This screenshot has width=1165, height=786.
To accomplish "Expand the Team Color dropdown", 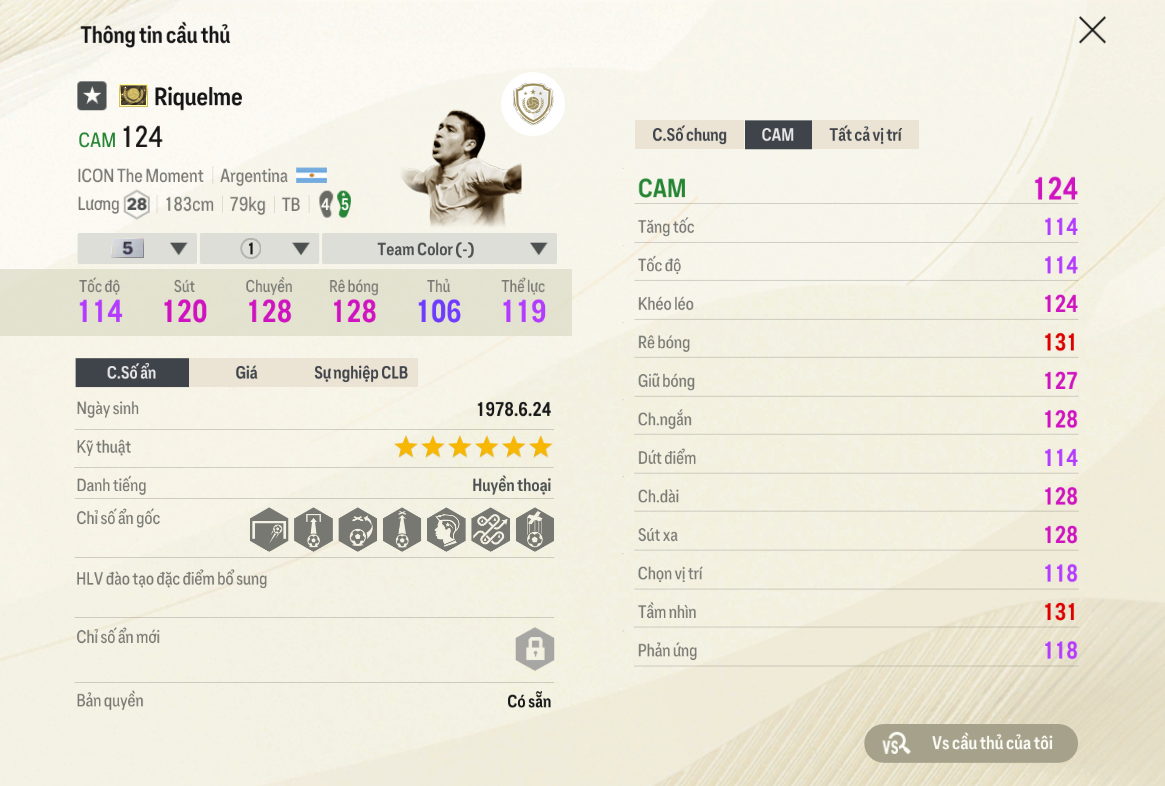I will (x=439, y=249).
